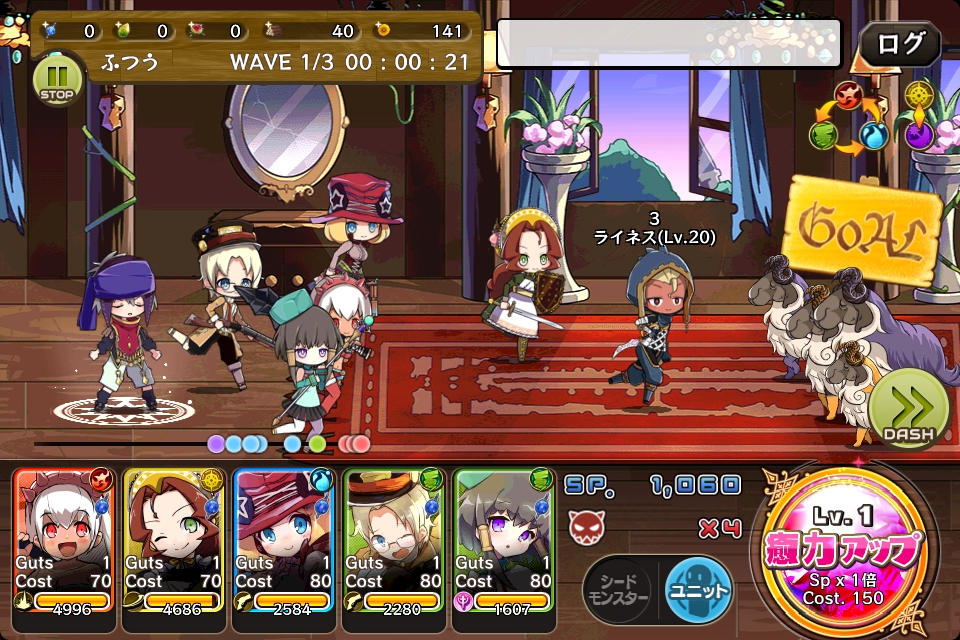Choose the red-hat blonde unit card
Viewport: 960px width, 640px height.
(x=284, y=540)
